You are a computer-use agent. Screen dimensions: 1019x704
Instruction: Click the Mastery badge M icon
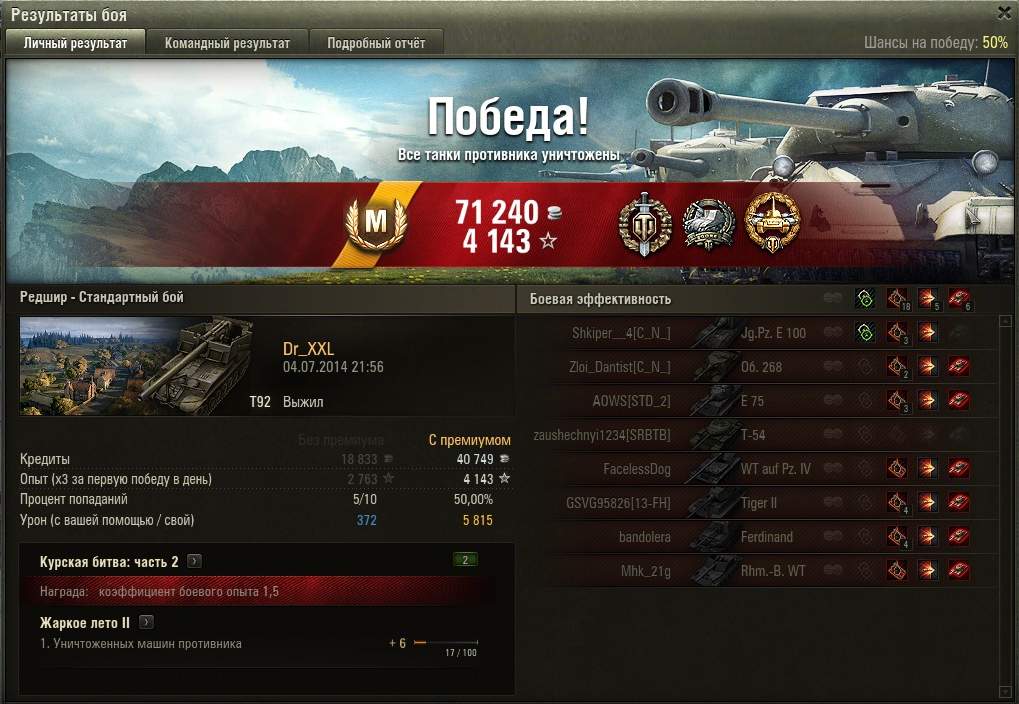(375, 224)
